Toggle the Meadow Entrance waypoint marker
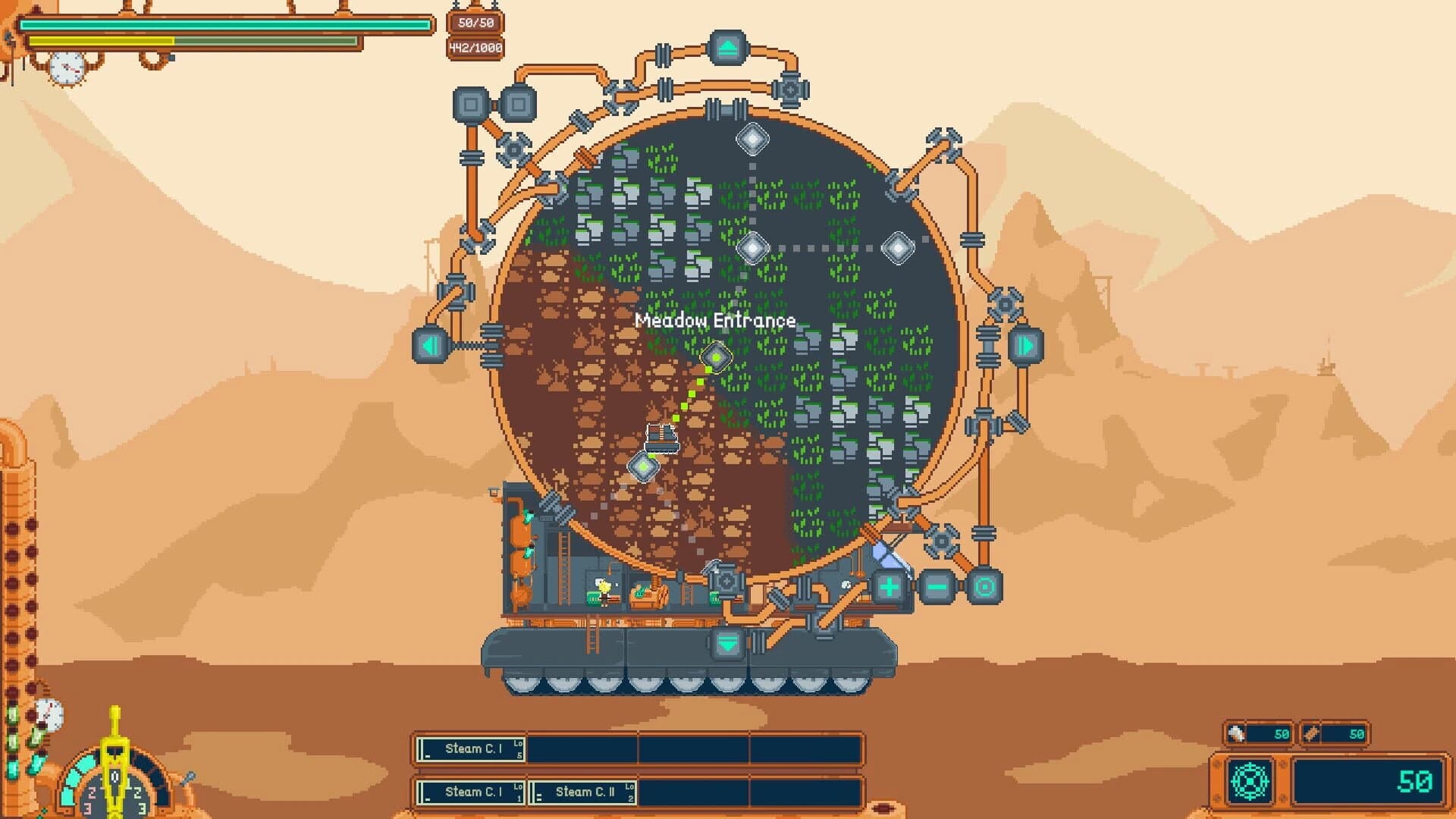This screenshot has width=1456, height=819. 716,357
